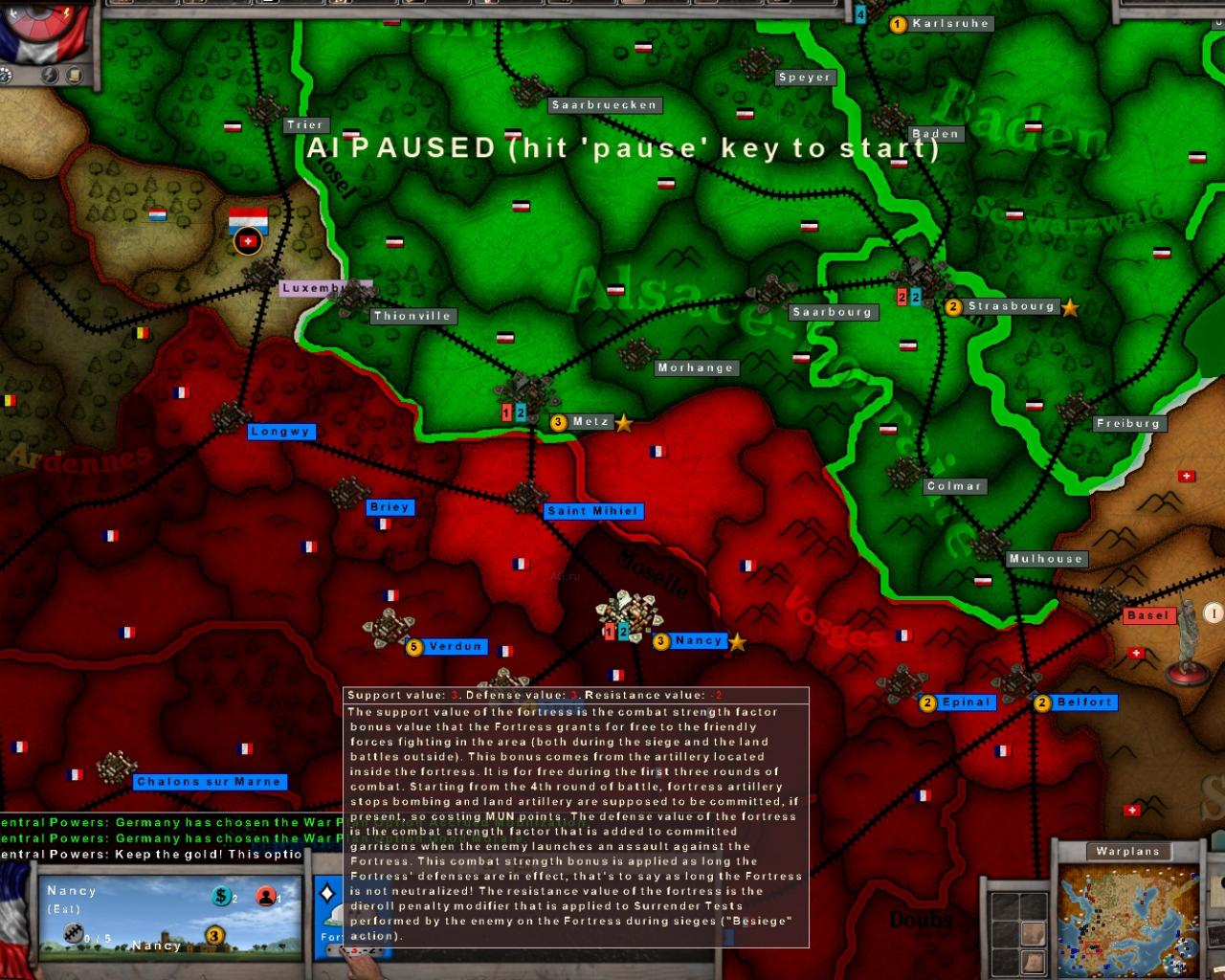Click the red view rectangle on the Warplans minimap
The image size is (1225, 980).
point(1094,947)
